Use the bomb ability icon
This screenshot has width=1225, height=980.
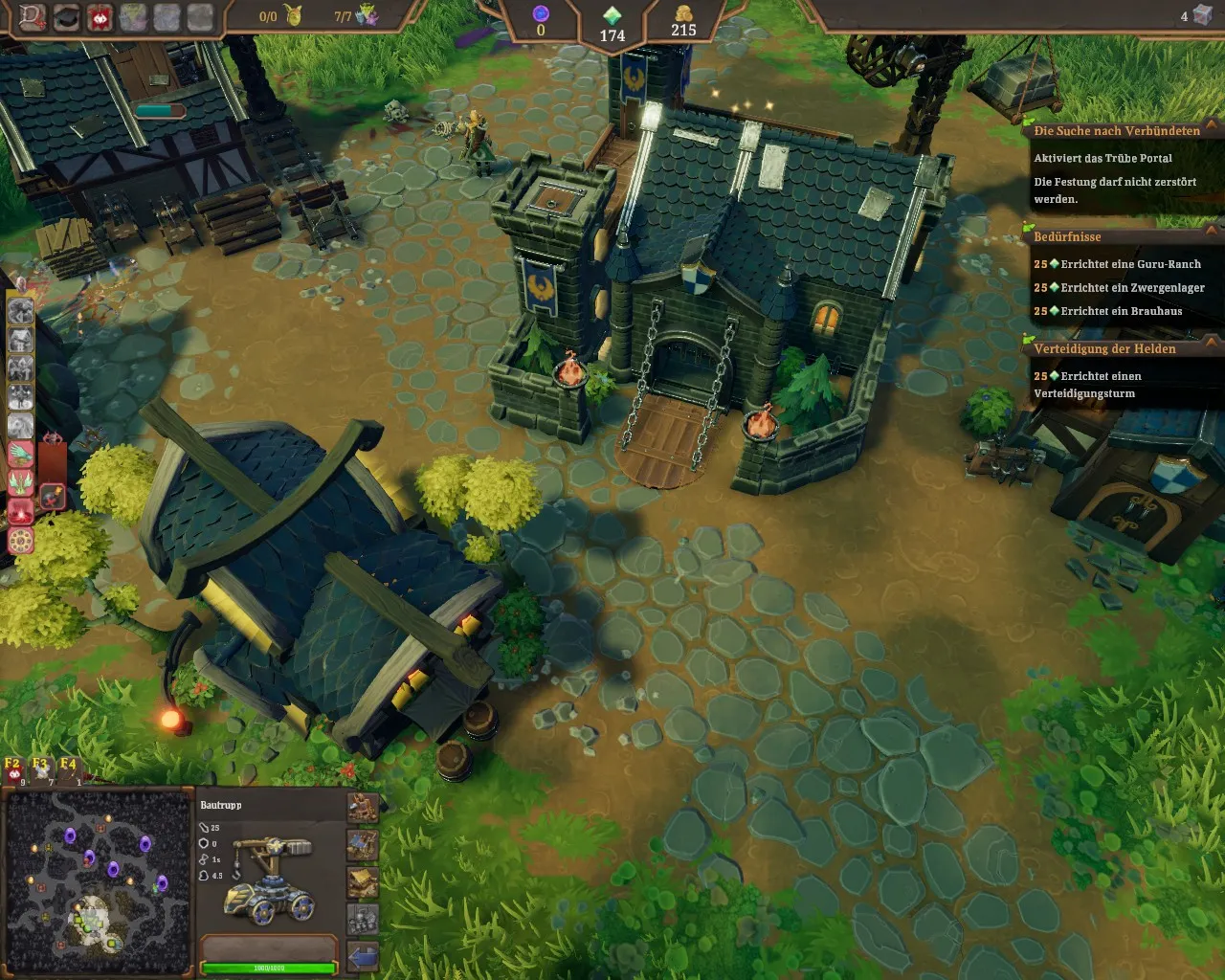(53, 495)
